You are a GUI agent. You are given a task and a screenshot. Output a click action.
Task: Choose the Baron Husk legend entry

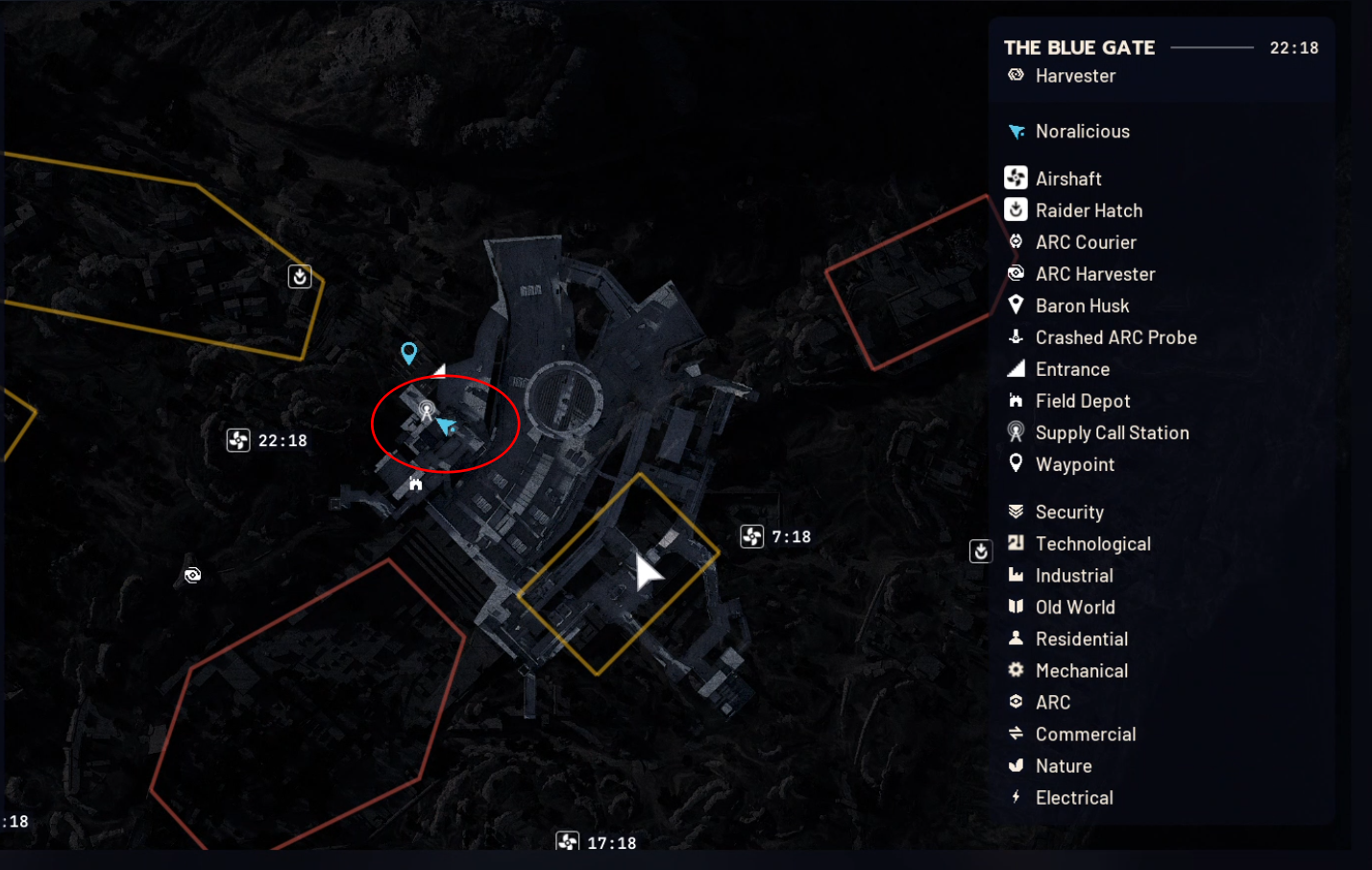[x=1081, y=306]
